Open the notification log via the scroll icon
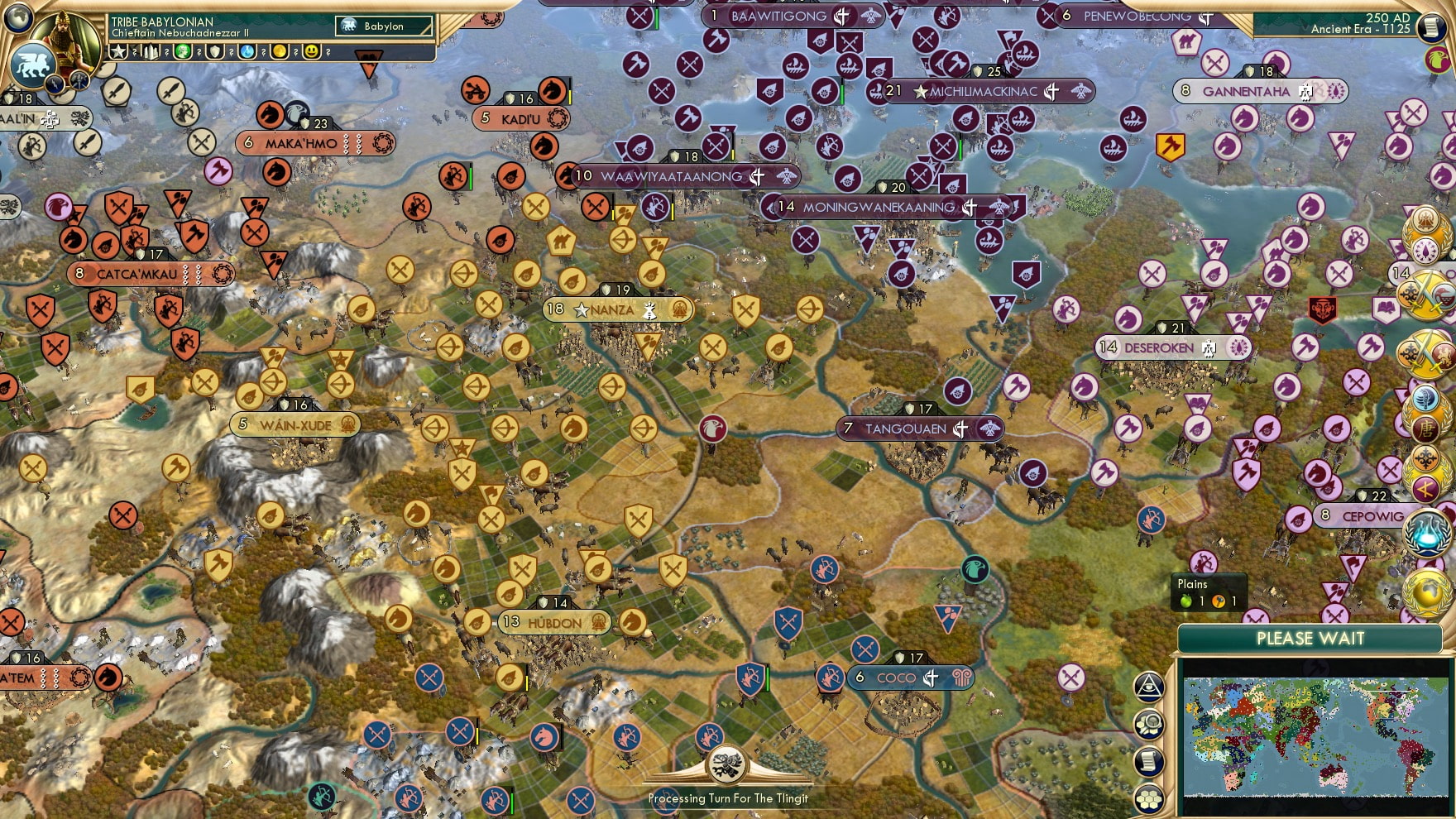 point(1150,760)
